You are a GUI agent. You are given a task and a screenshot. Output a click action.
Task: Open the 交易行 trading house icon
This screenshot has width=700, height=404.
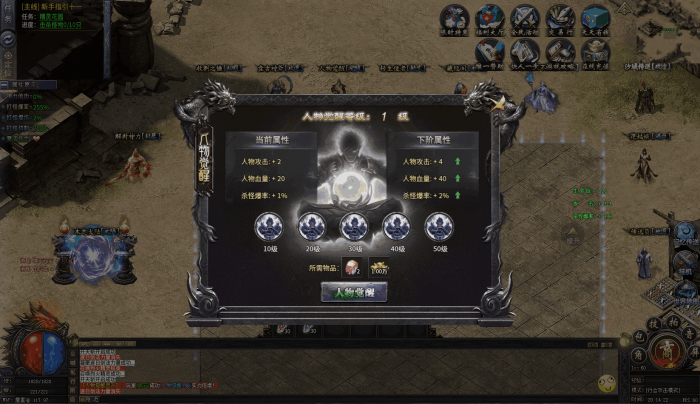pos(559,17)
